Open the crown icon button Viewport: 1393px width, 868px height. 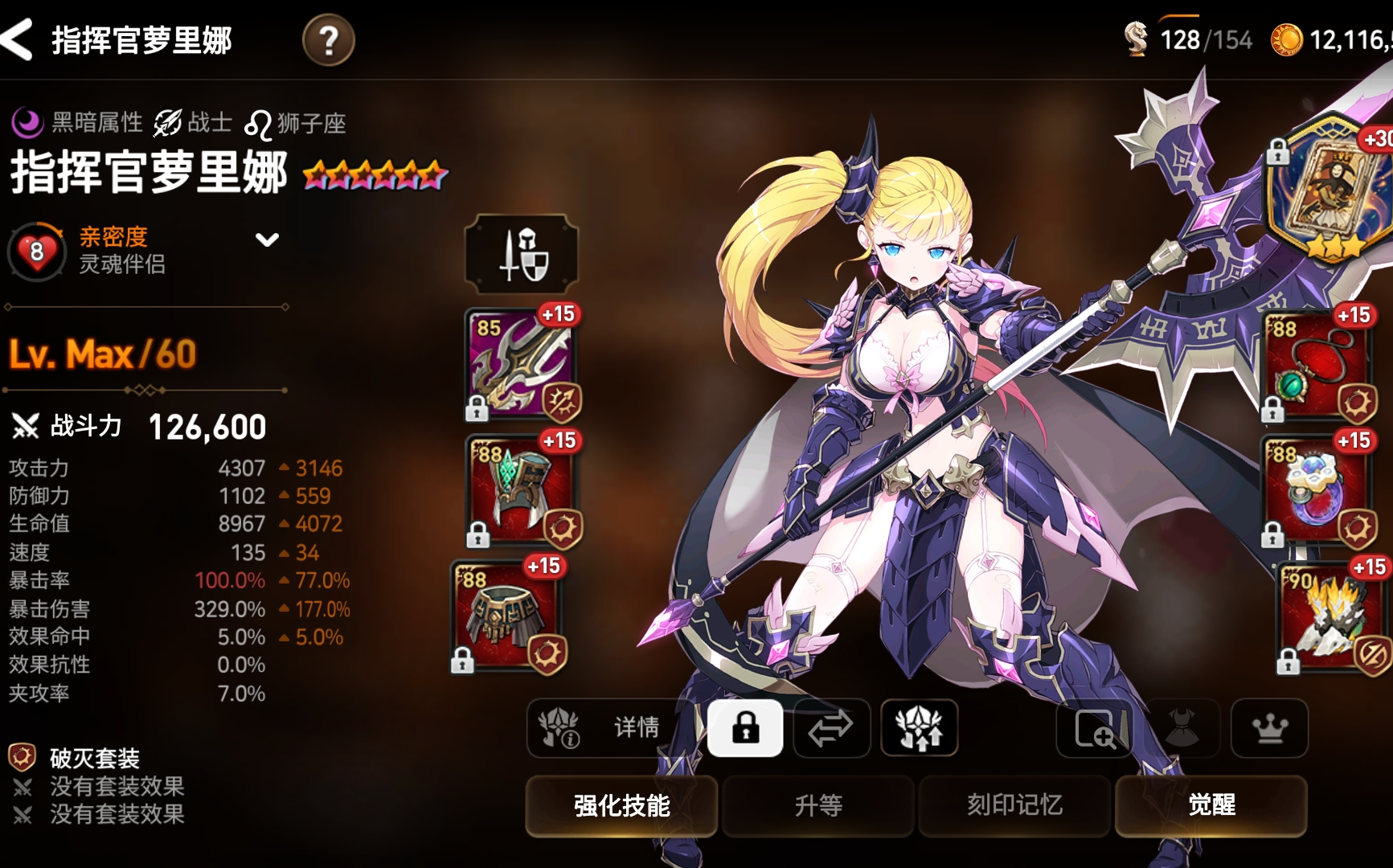[1269, 728]
